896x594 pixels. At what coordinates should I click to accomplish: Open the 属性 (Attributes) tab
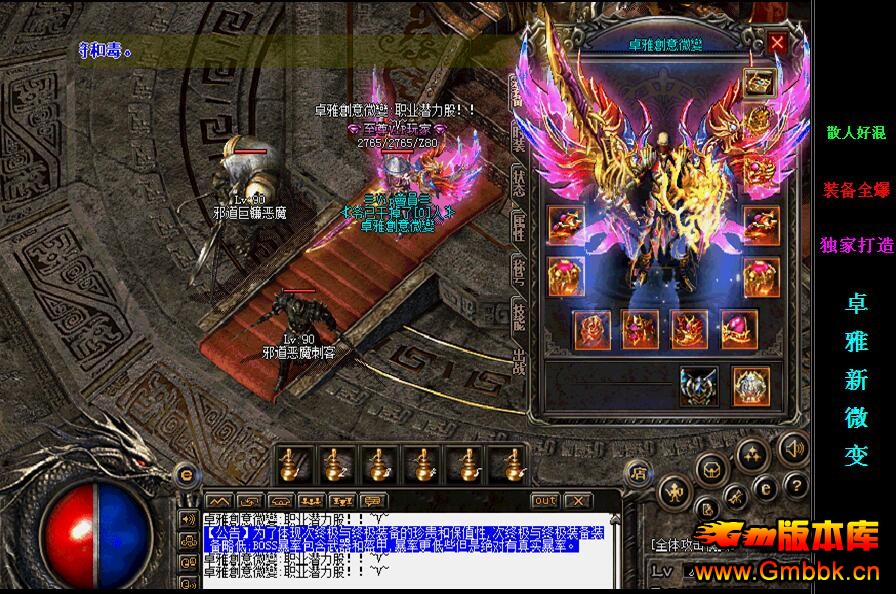[x=519, y=225]
